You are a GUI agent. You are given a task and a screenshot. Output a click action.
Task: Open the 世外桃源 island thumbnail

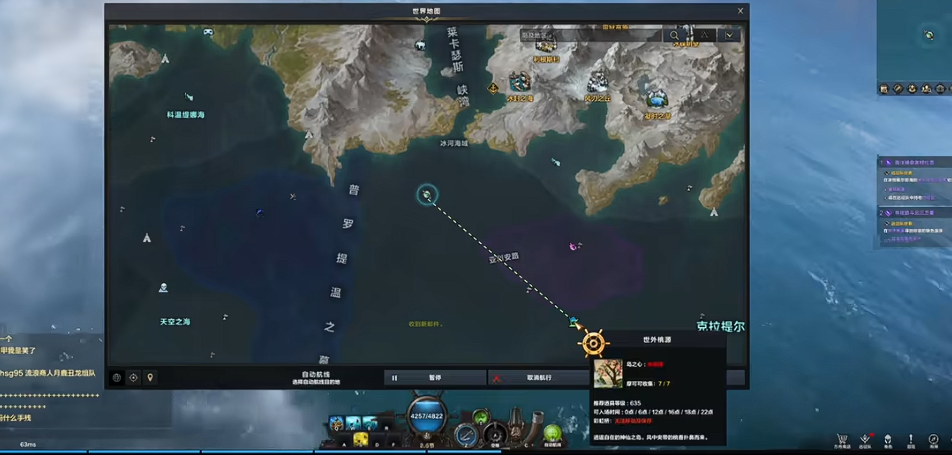coord(608,373)
